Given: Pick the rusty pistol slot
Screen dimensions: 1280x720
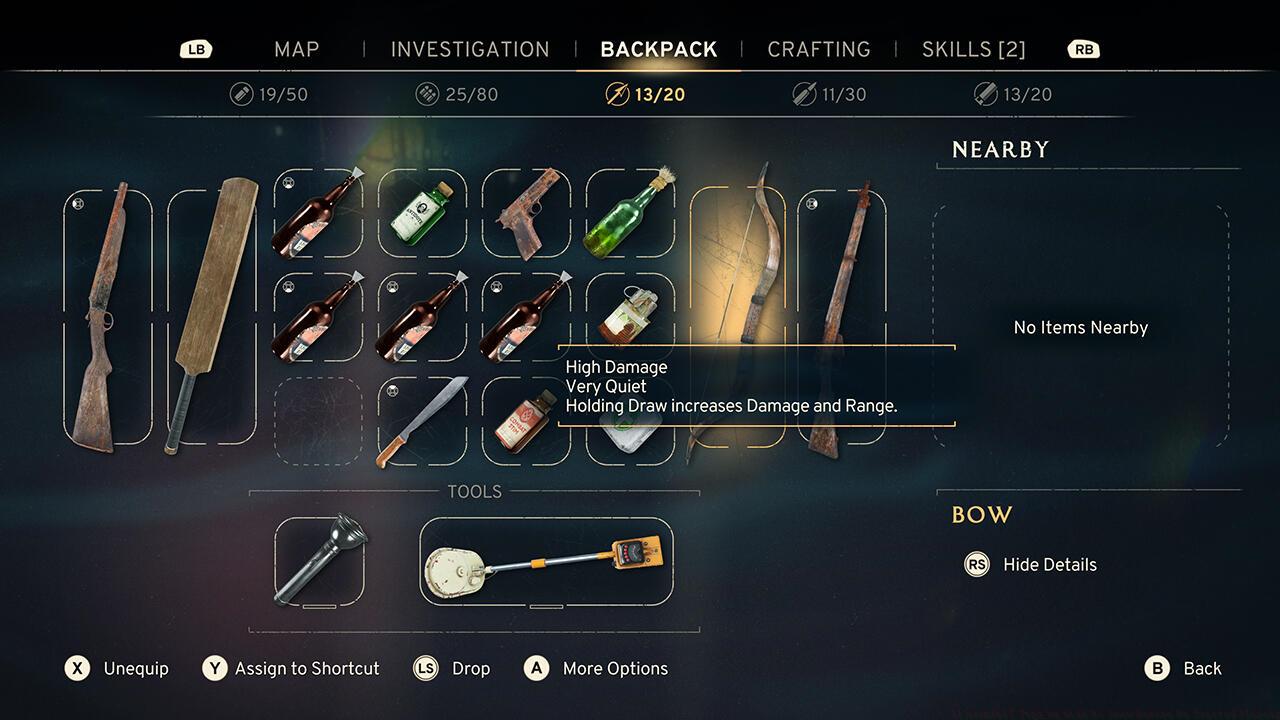Looking at the screenshot, I should (527, 213).
